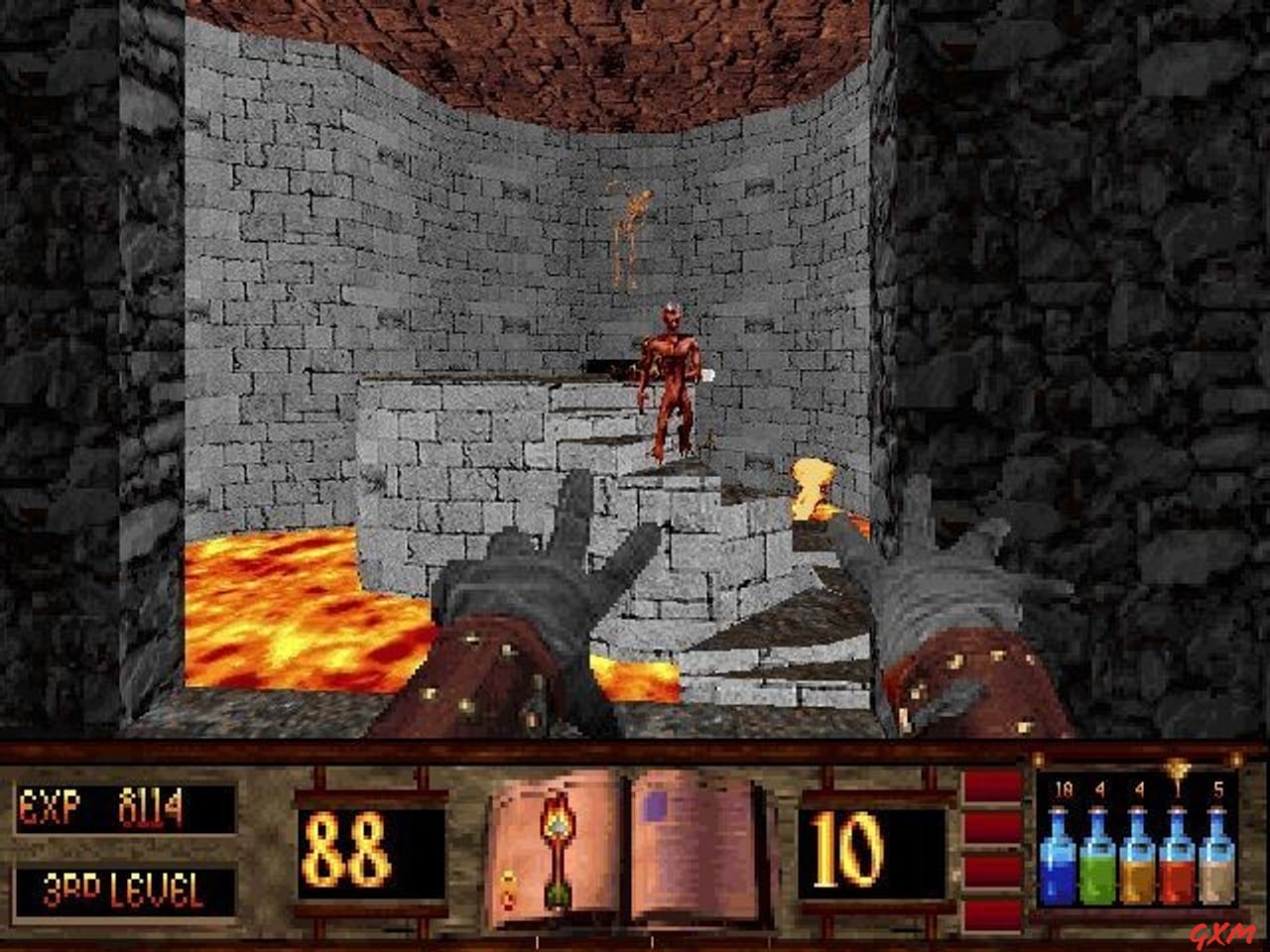The height and width of the screenshot is (952, 1270).
Task: Select the orange potion bottle
Action: [1138, 874]
